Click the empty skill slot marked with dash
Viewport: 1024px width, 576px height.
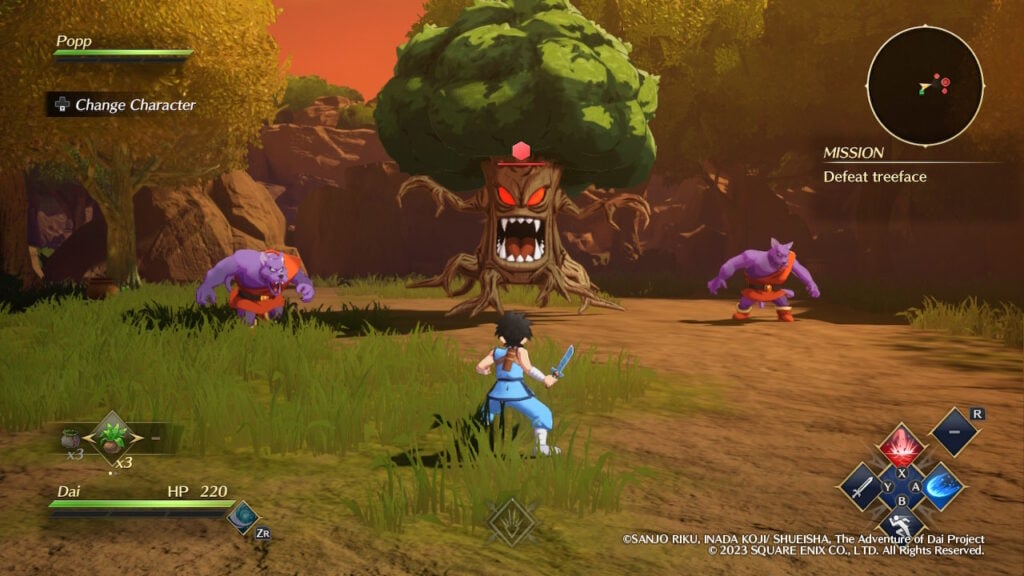pos(954,431)
